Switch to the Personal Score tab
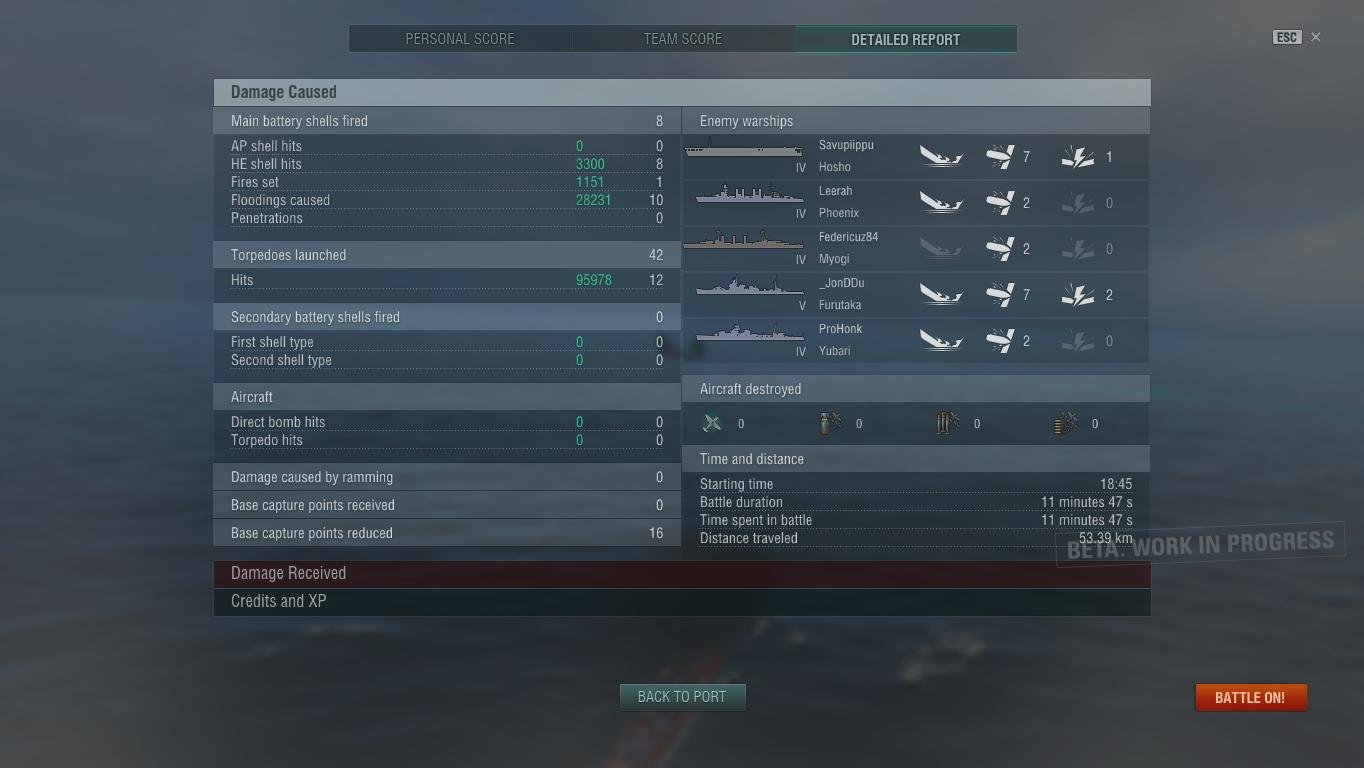 tap(460, 39)
